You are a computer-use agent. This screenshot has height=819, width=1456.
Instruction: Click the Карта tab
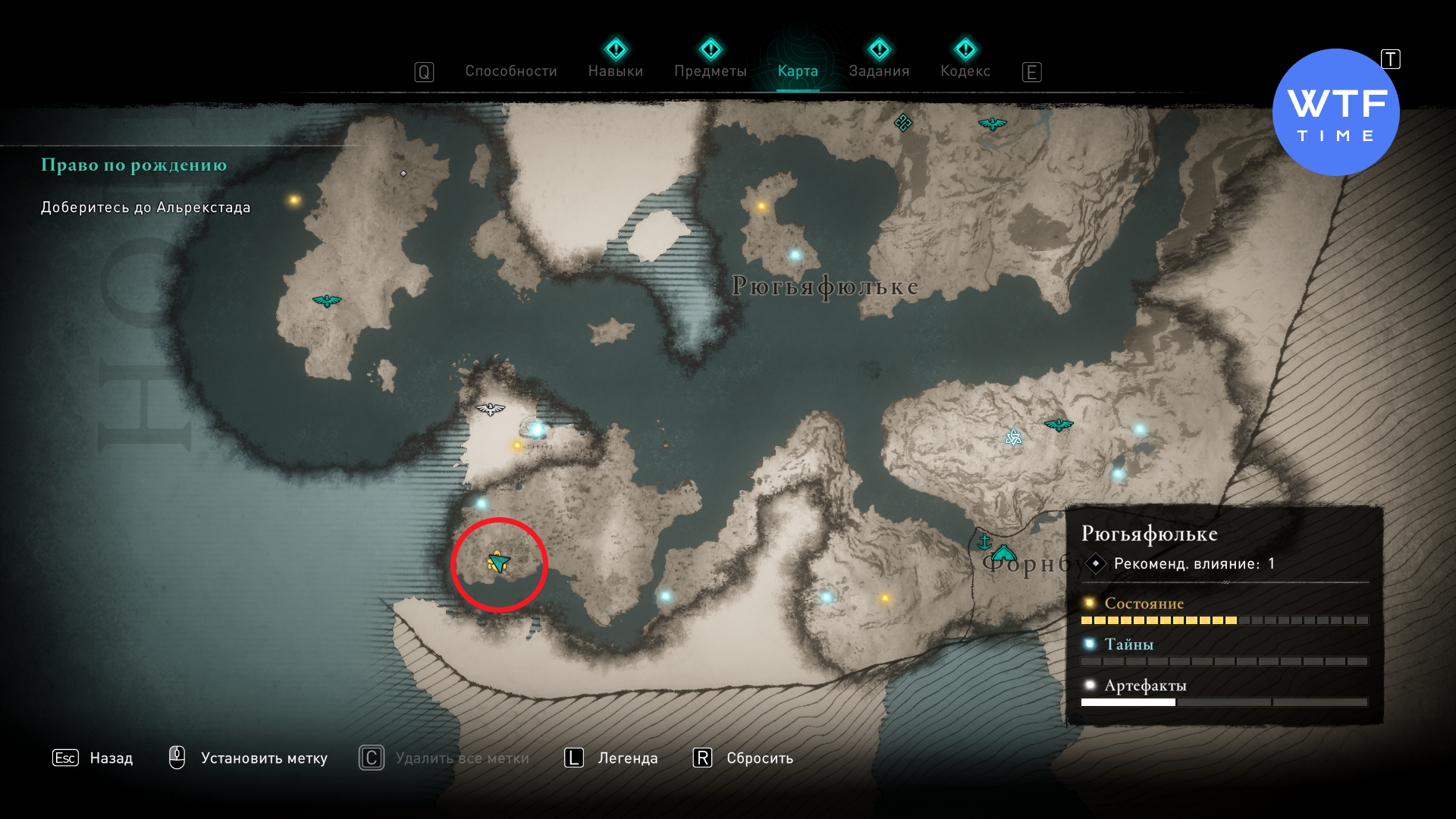tap(798, 71)
